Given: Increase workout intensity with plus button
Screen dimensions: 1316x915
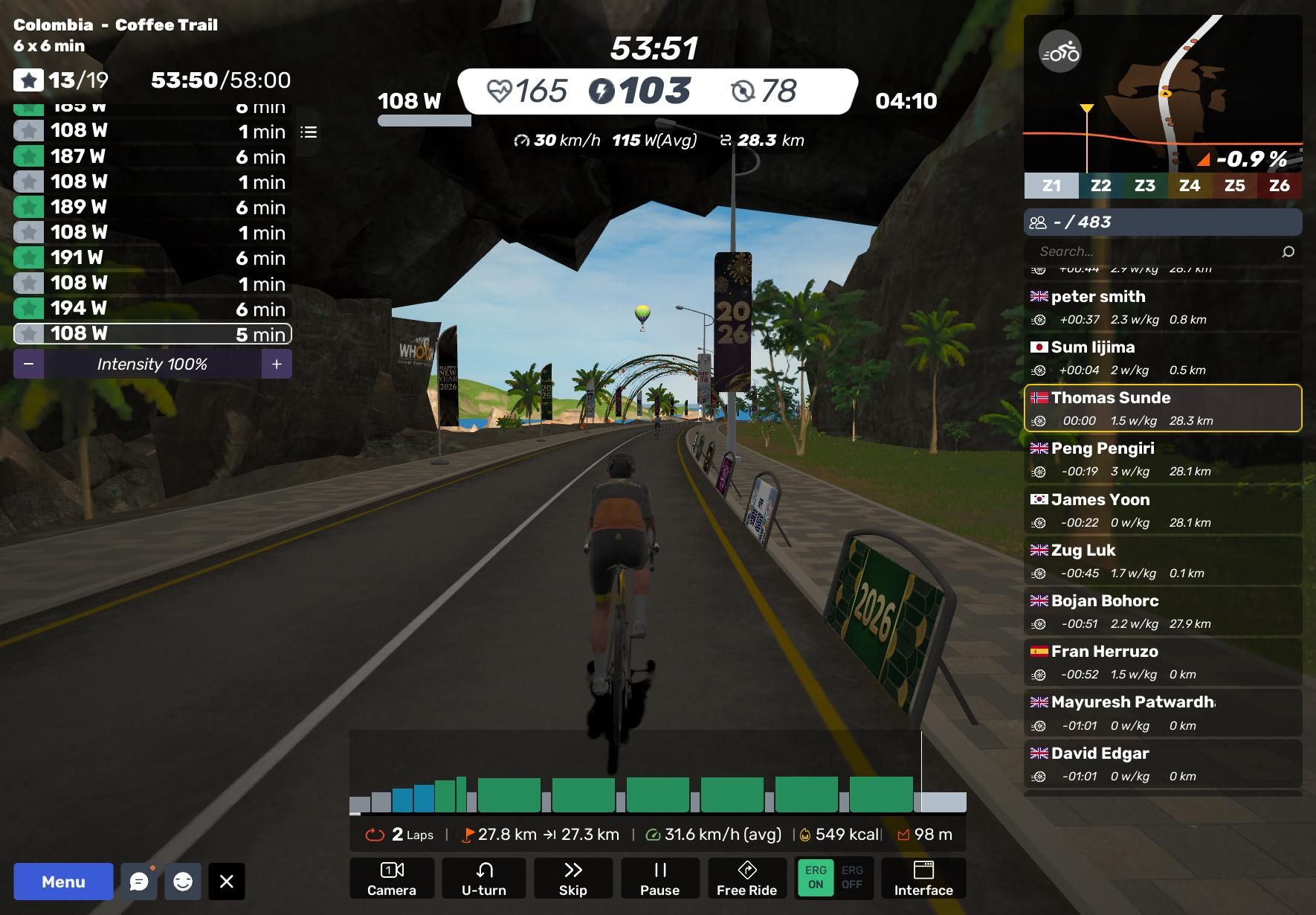Looking at the screenshot, I should [x=277, y=365].
